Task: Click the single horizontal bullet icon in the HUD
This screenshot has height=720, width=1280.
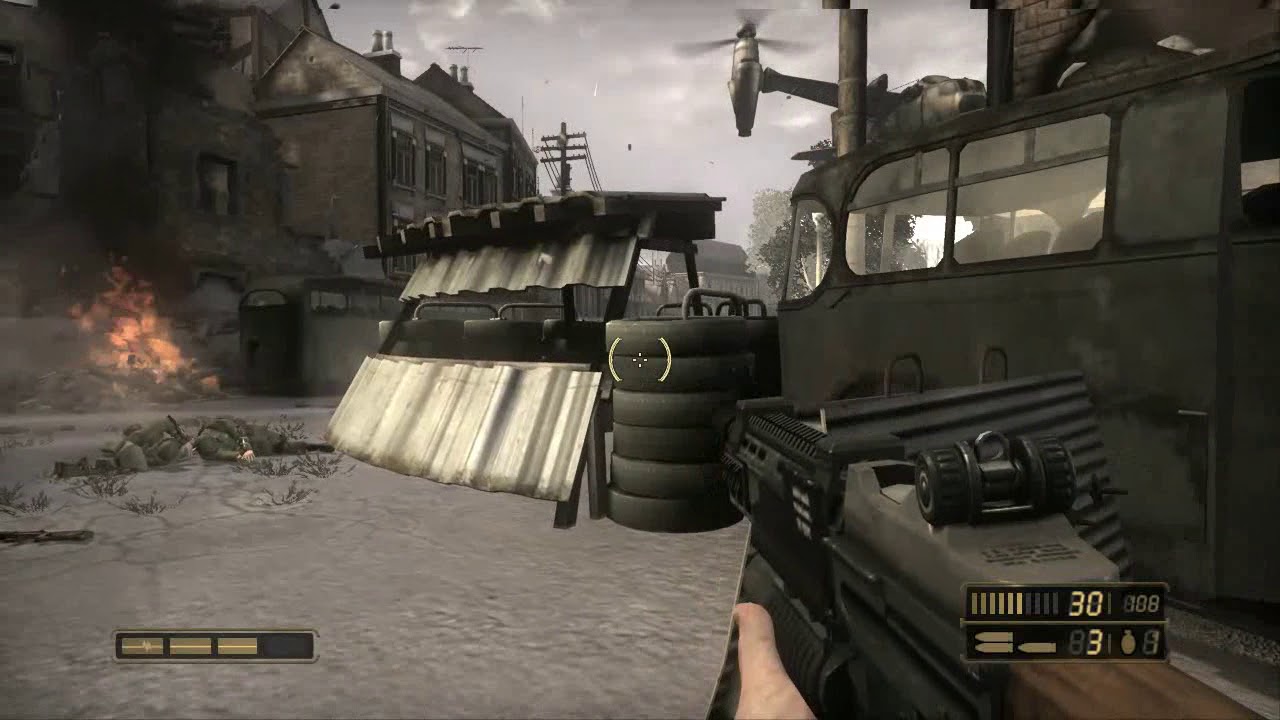Action: (1036, 646)
